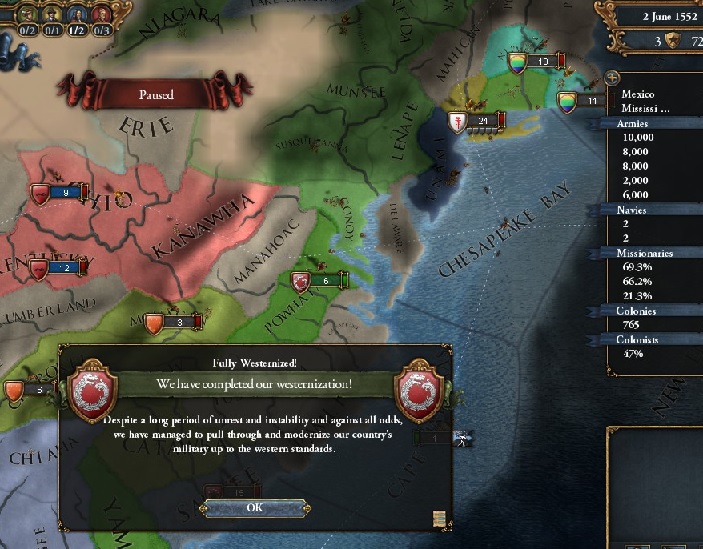Choose the 6,000 army in outliner
This screenshot has height=549, width=703.
point(638,194)
